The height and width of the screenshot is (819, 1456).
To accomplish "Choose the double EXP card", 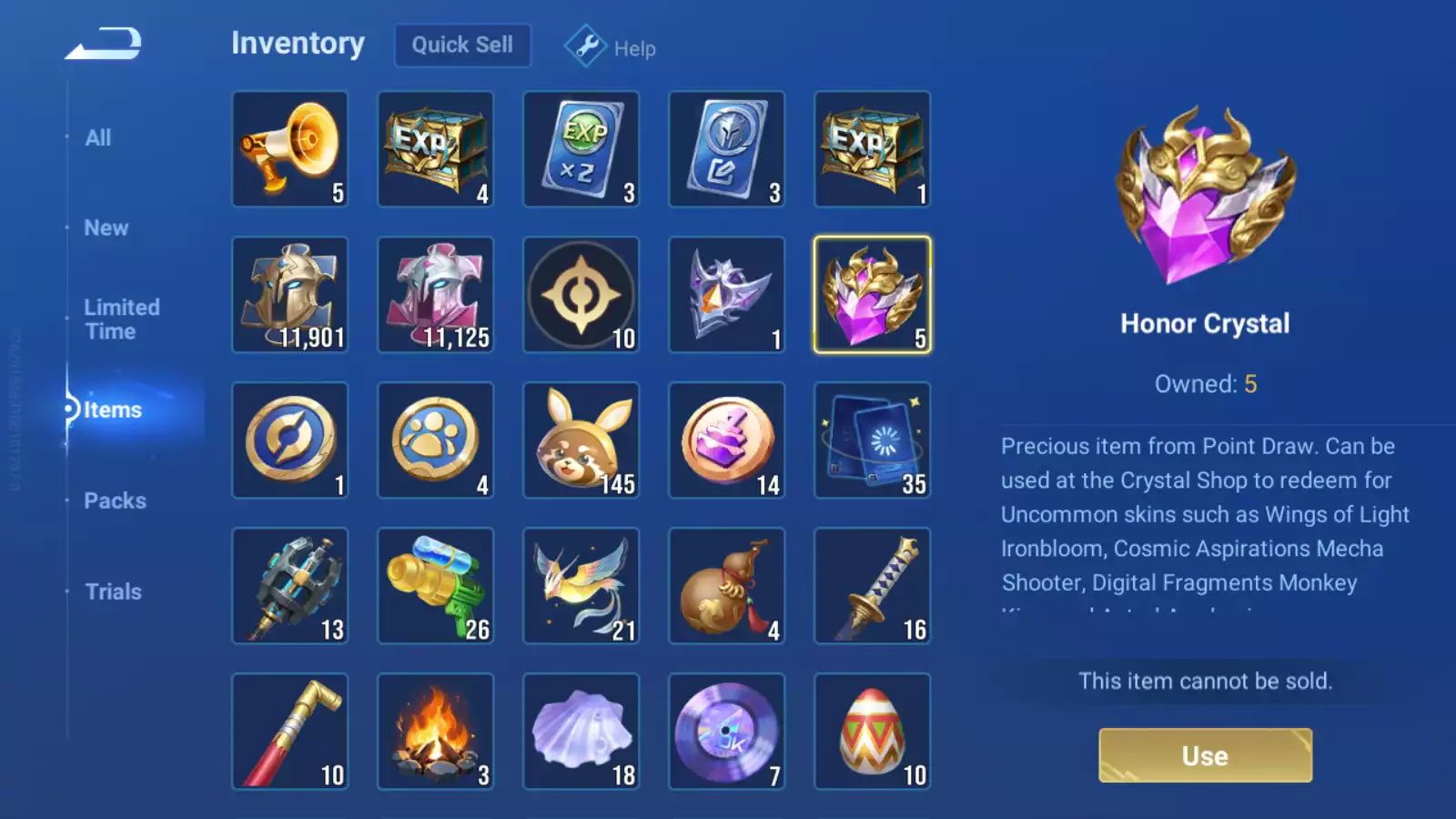I will tap(581, 149).
